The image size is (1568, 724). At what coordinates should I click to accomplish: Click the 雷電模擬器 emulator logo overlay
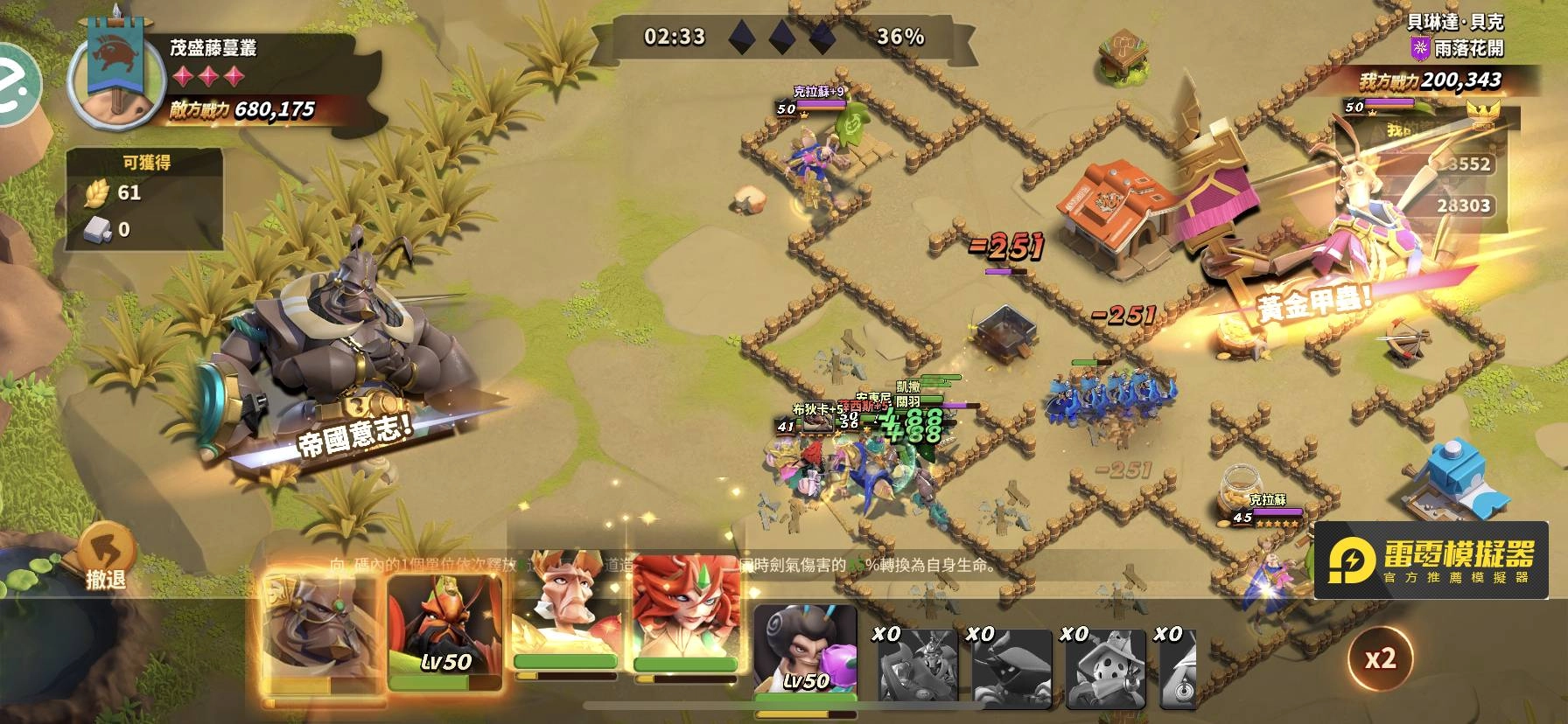click(1430, 560)
